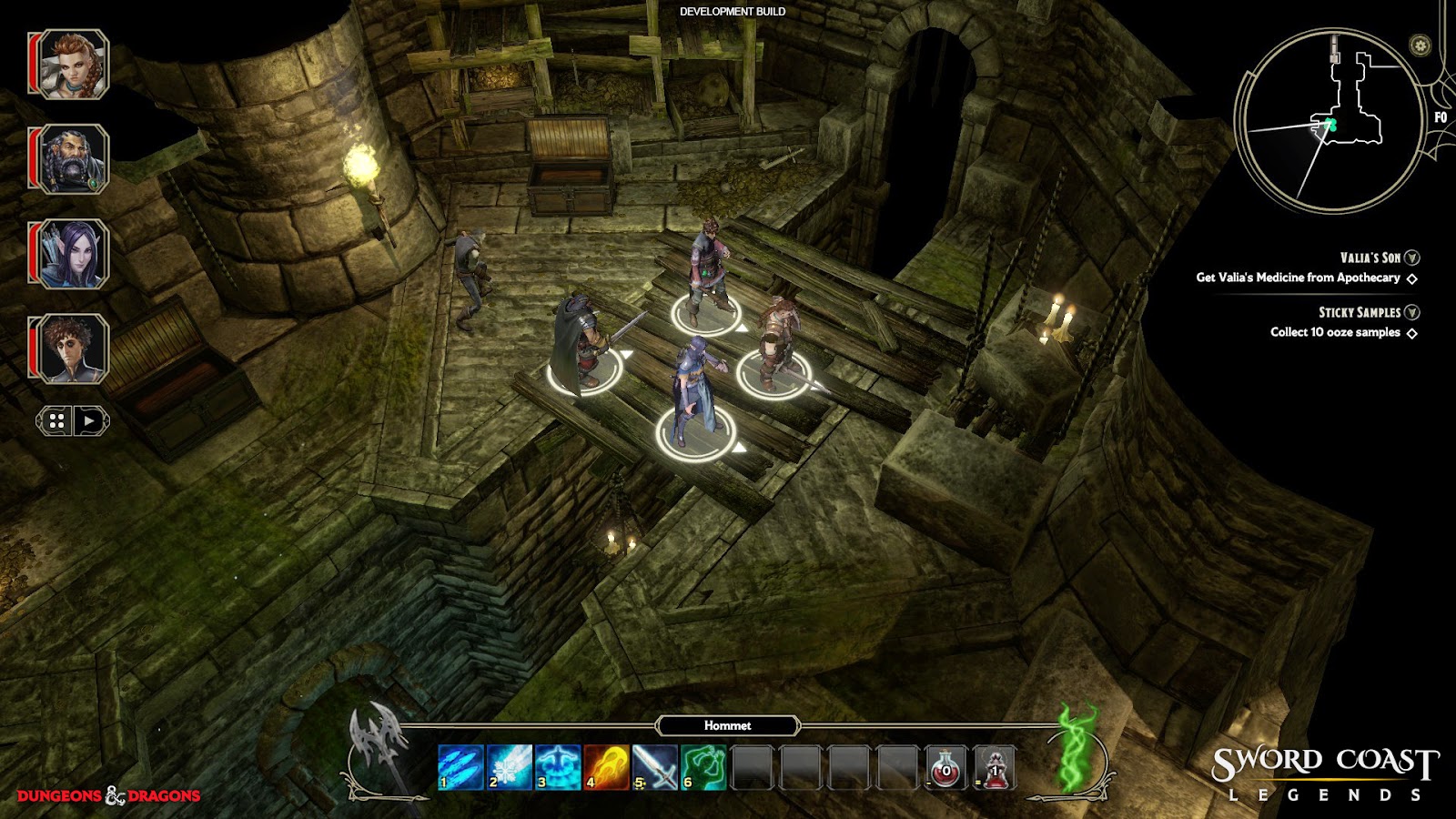
Task: Choose the purple-haired elf portrait
Action: tap(73, 254)
